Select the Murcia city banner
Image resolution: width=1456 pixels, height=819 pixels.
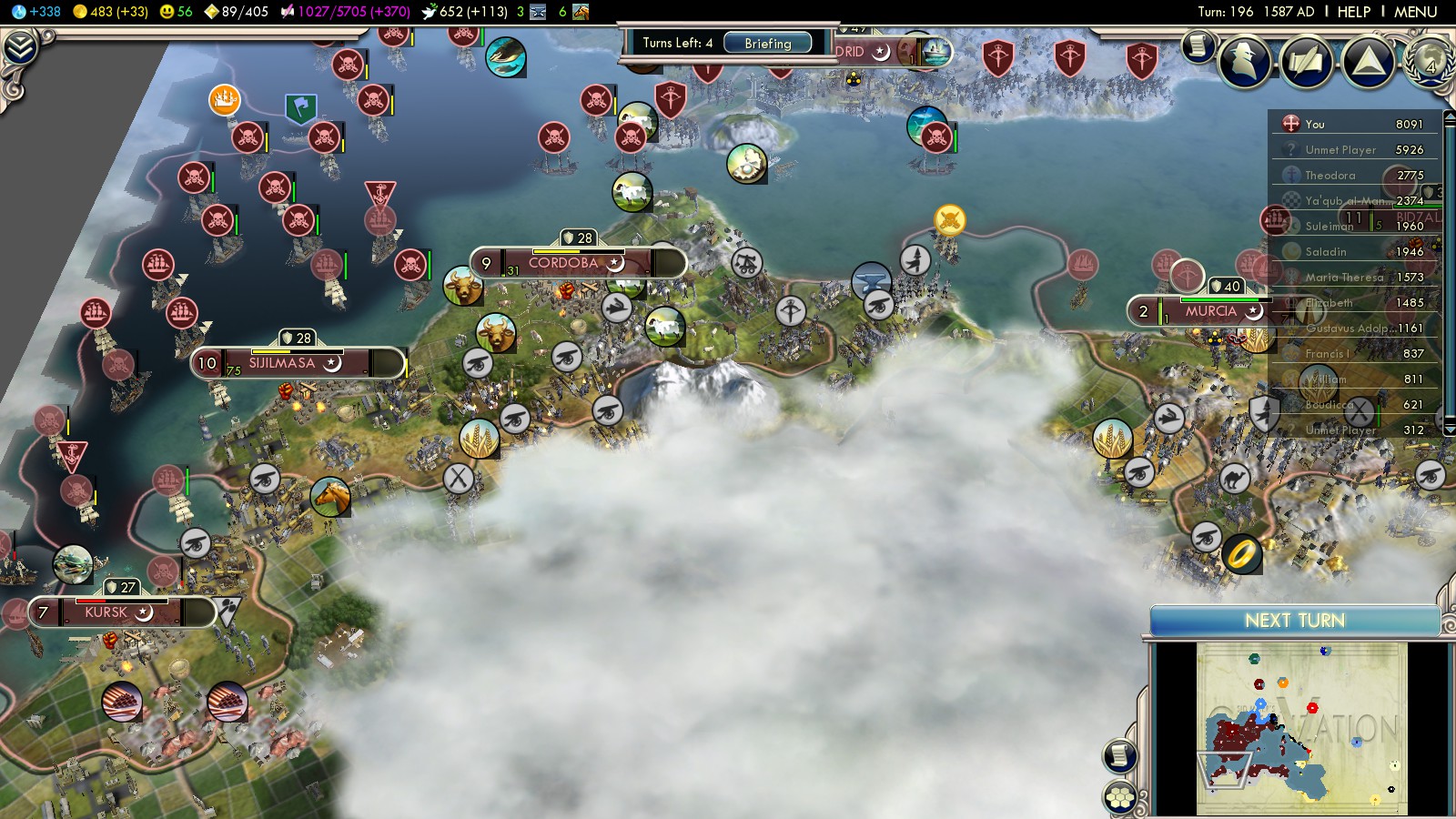(1210, 311)
